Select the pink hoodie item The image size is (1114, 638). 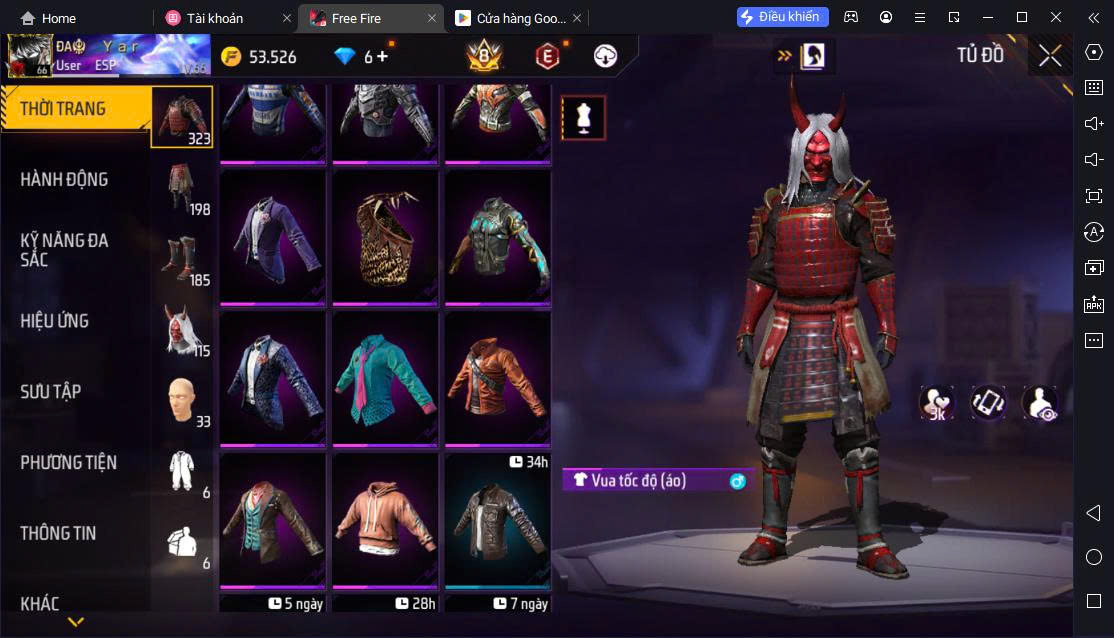pos(385,520)
